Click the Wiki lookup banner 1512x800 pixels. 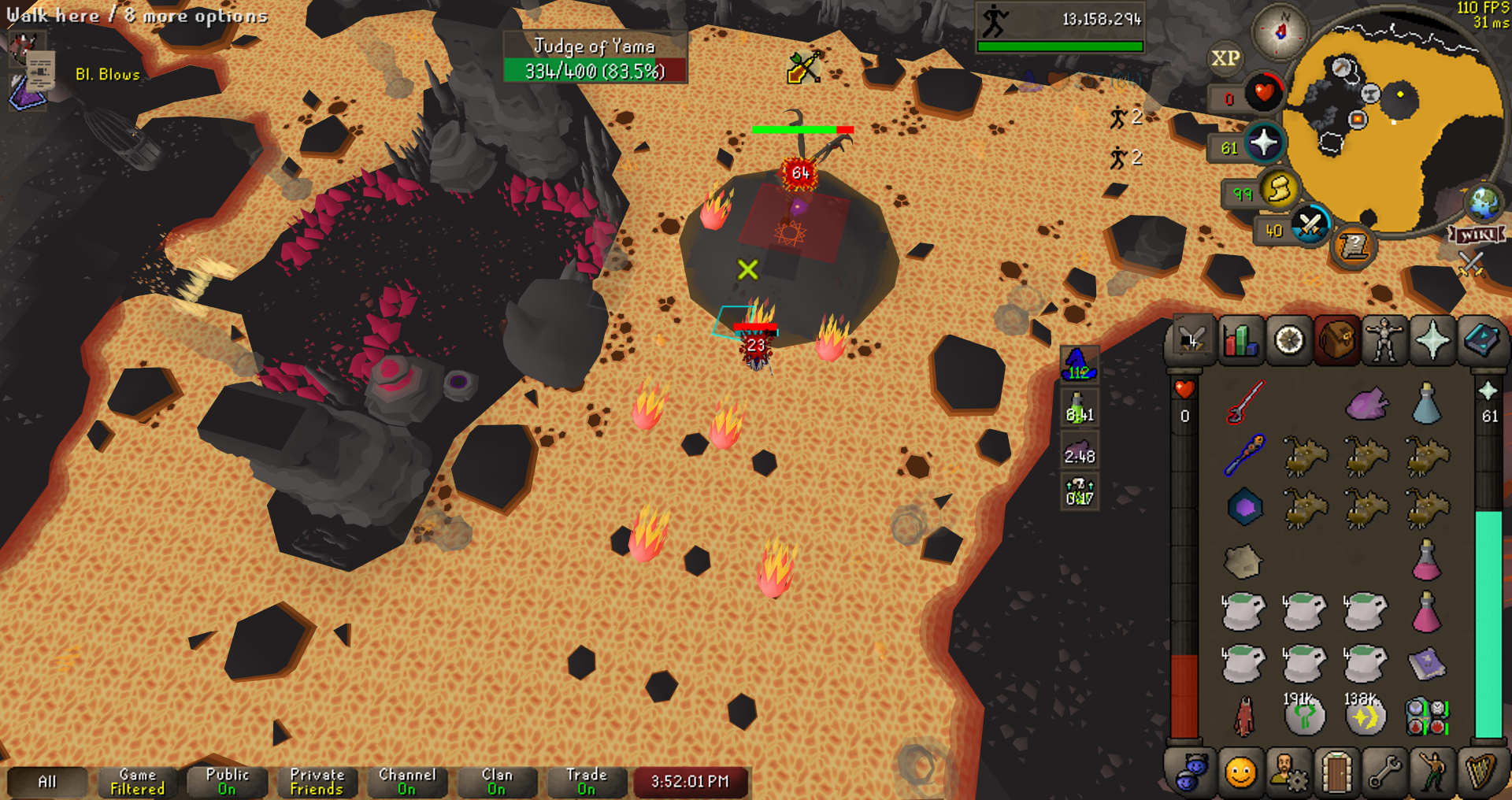point(1477,235)
